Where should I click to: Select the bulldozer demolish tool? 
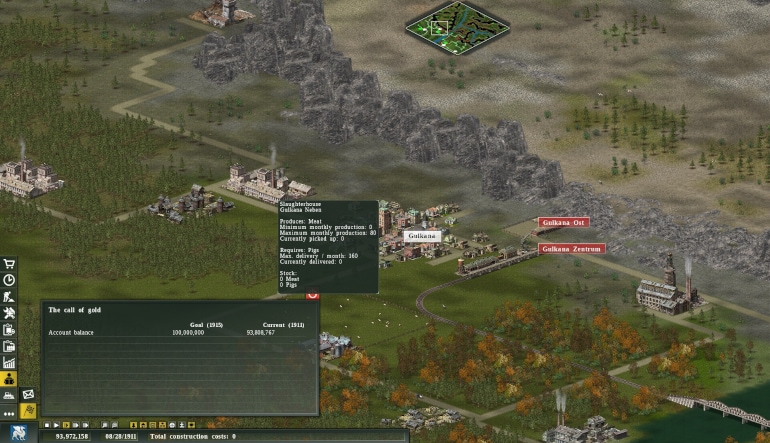click(x=9, y=395)
